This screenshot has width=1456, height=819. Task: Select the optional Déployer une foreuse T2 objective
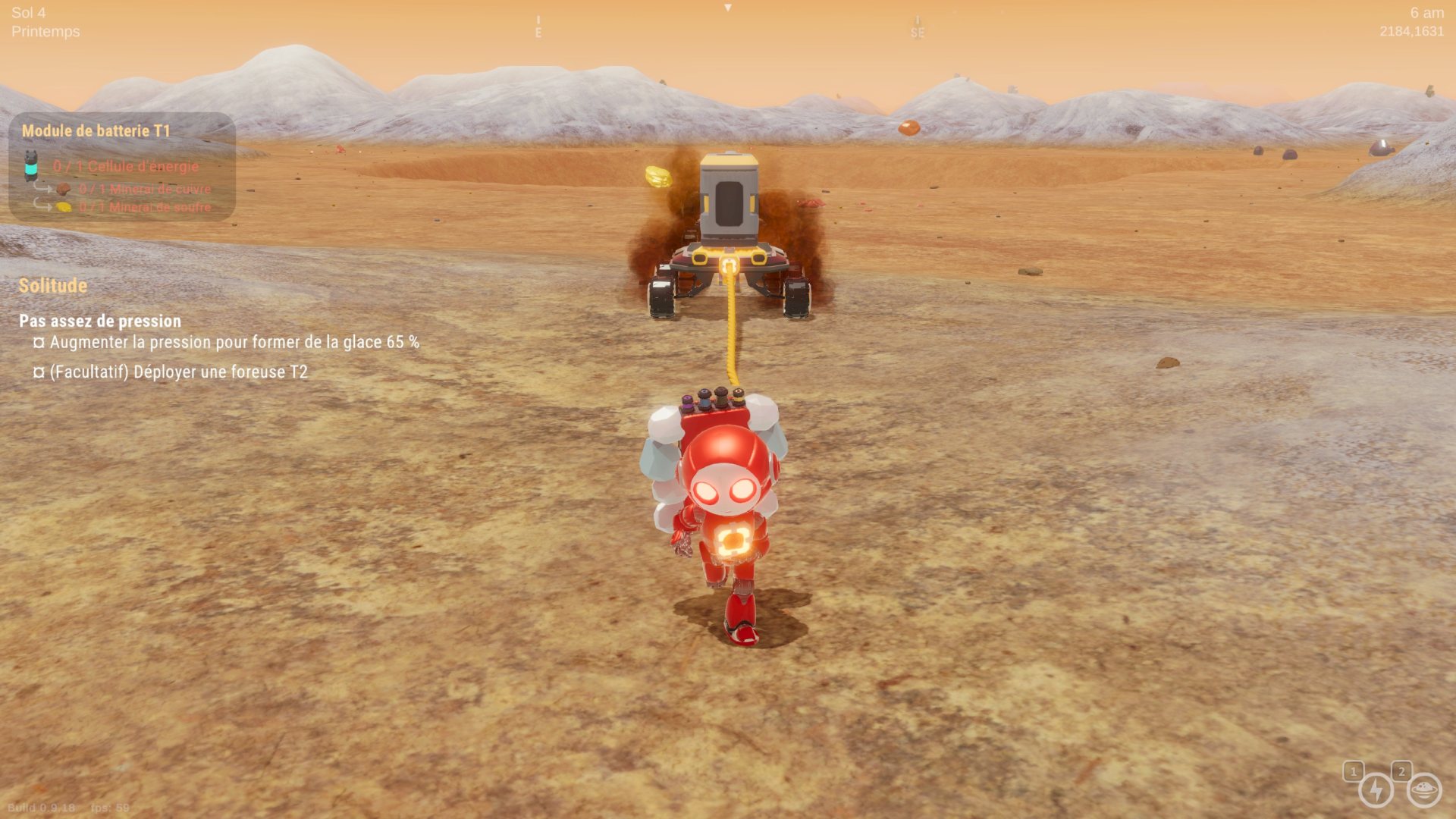click(178, 372)
